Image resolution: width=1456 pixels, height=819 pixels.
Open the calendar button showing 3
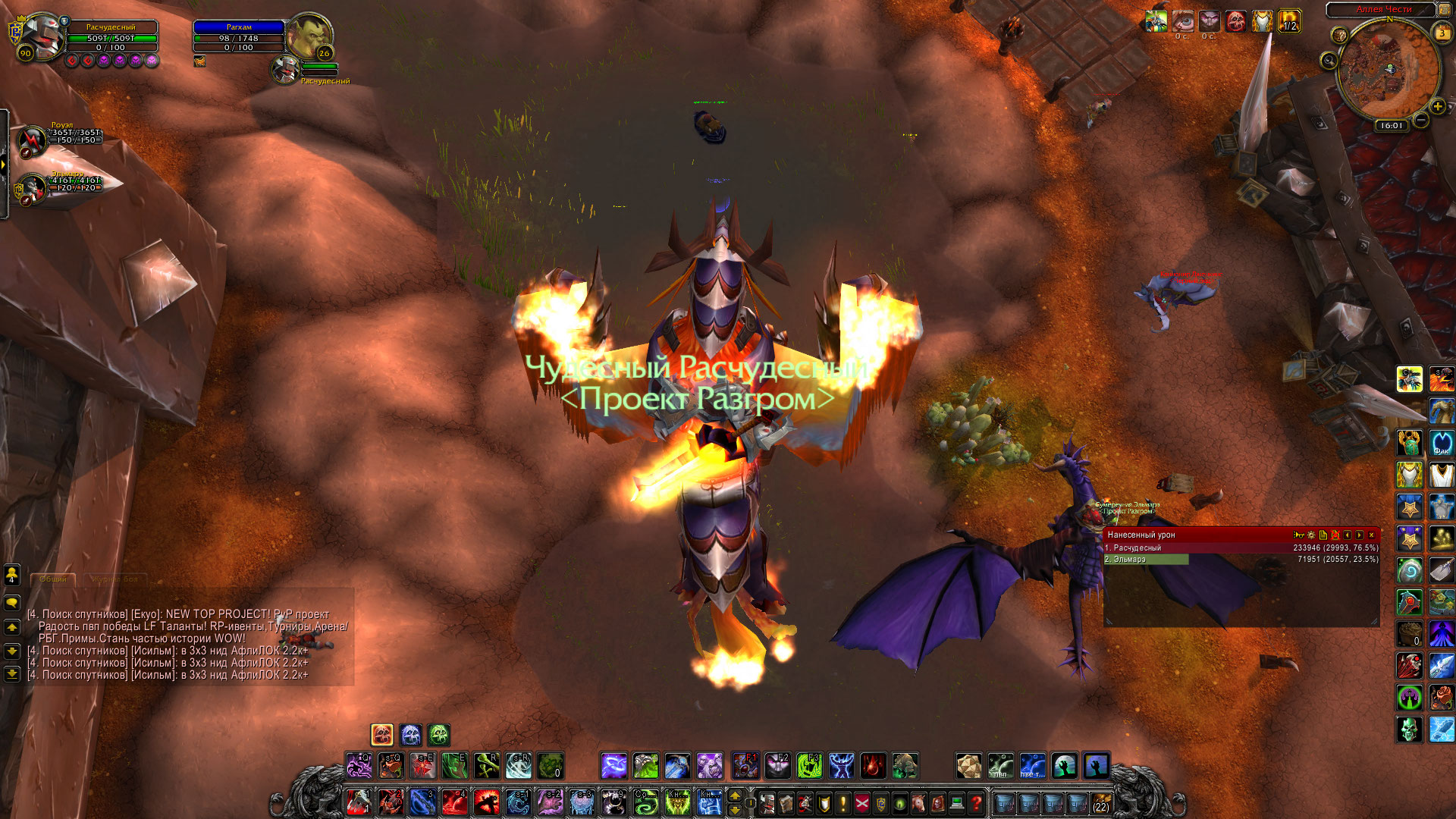(x=1442, y=33)
